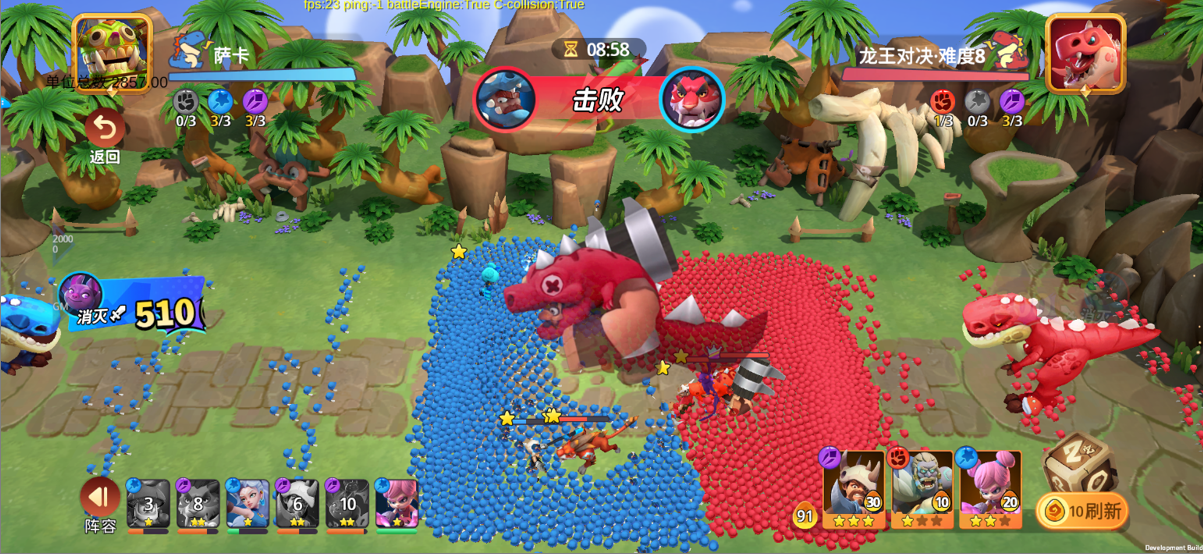Refresh the shop with the 10刷新 button

point(1081,511)
